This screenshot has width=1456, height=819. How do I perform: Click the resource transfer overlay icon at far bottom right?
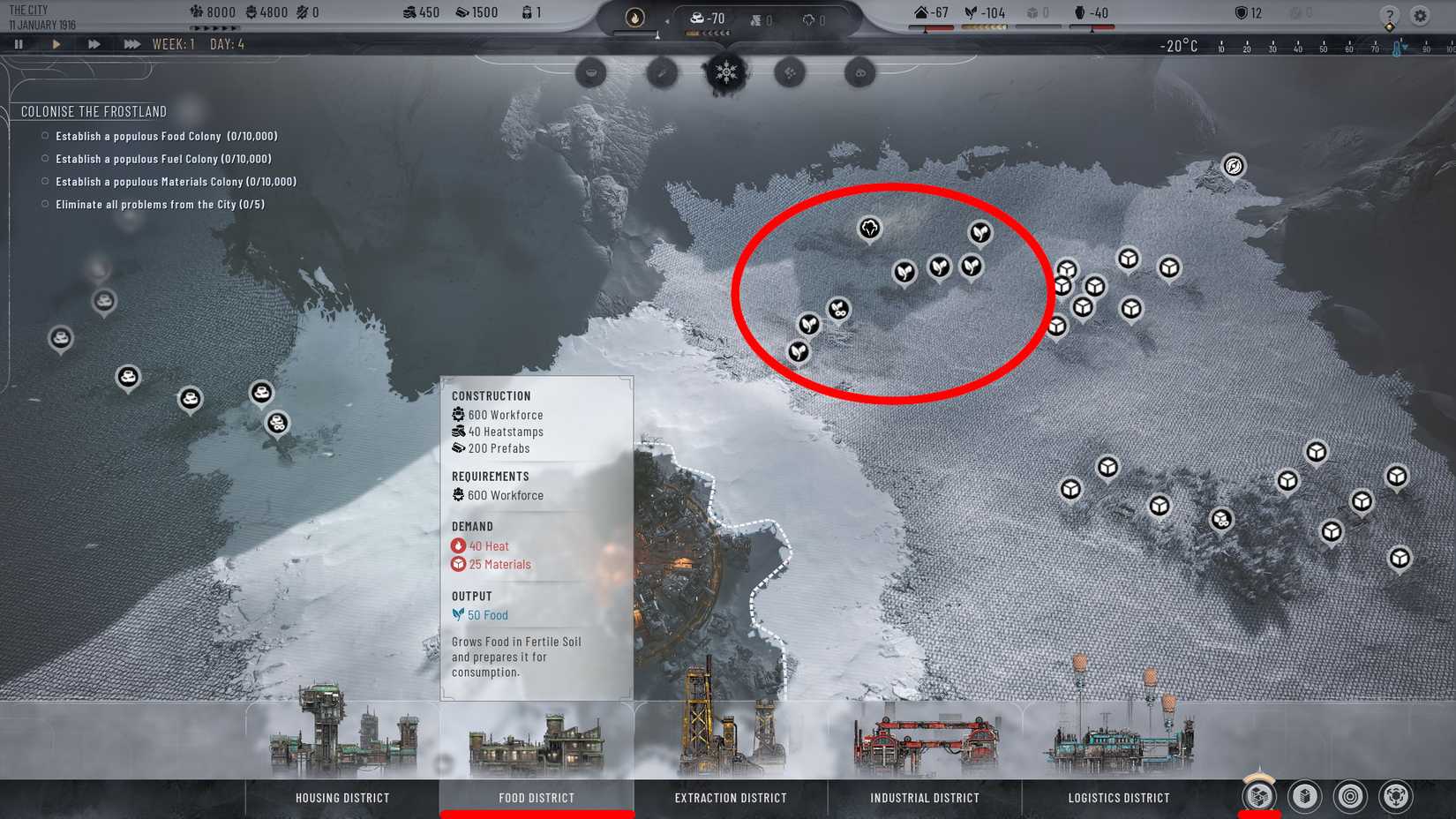[x=1398, y=795]
